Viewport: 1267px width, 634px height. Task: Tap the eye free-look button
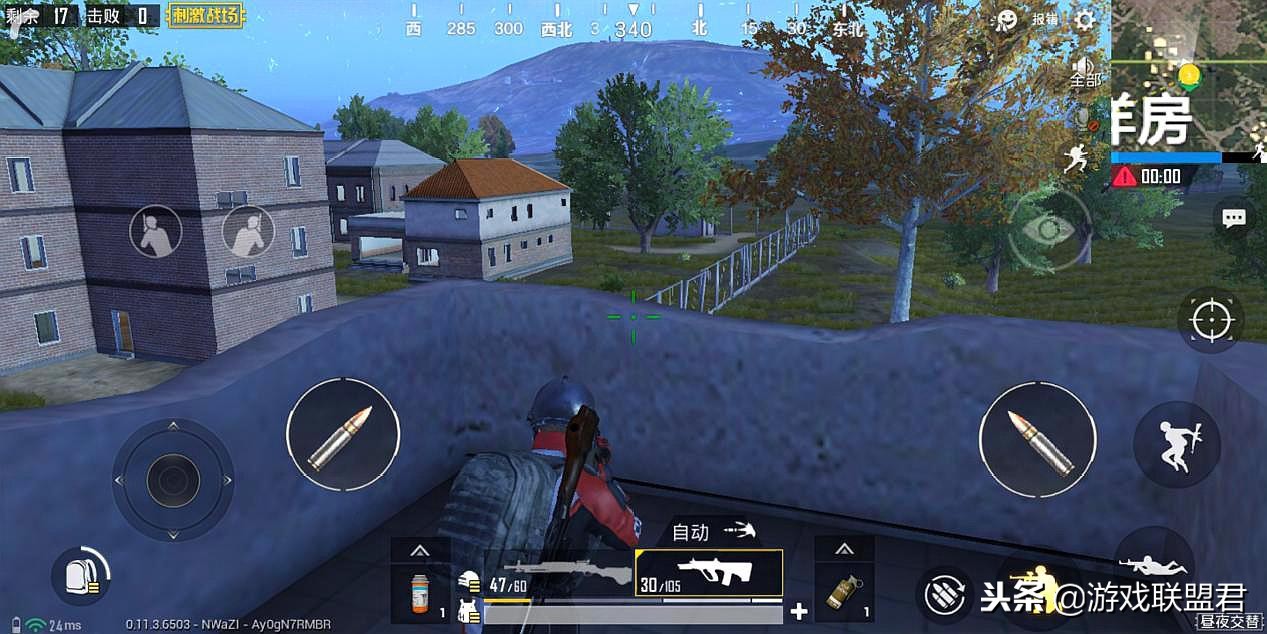click(x=1048, y=230)
